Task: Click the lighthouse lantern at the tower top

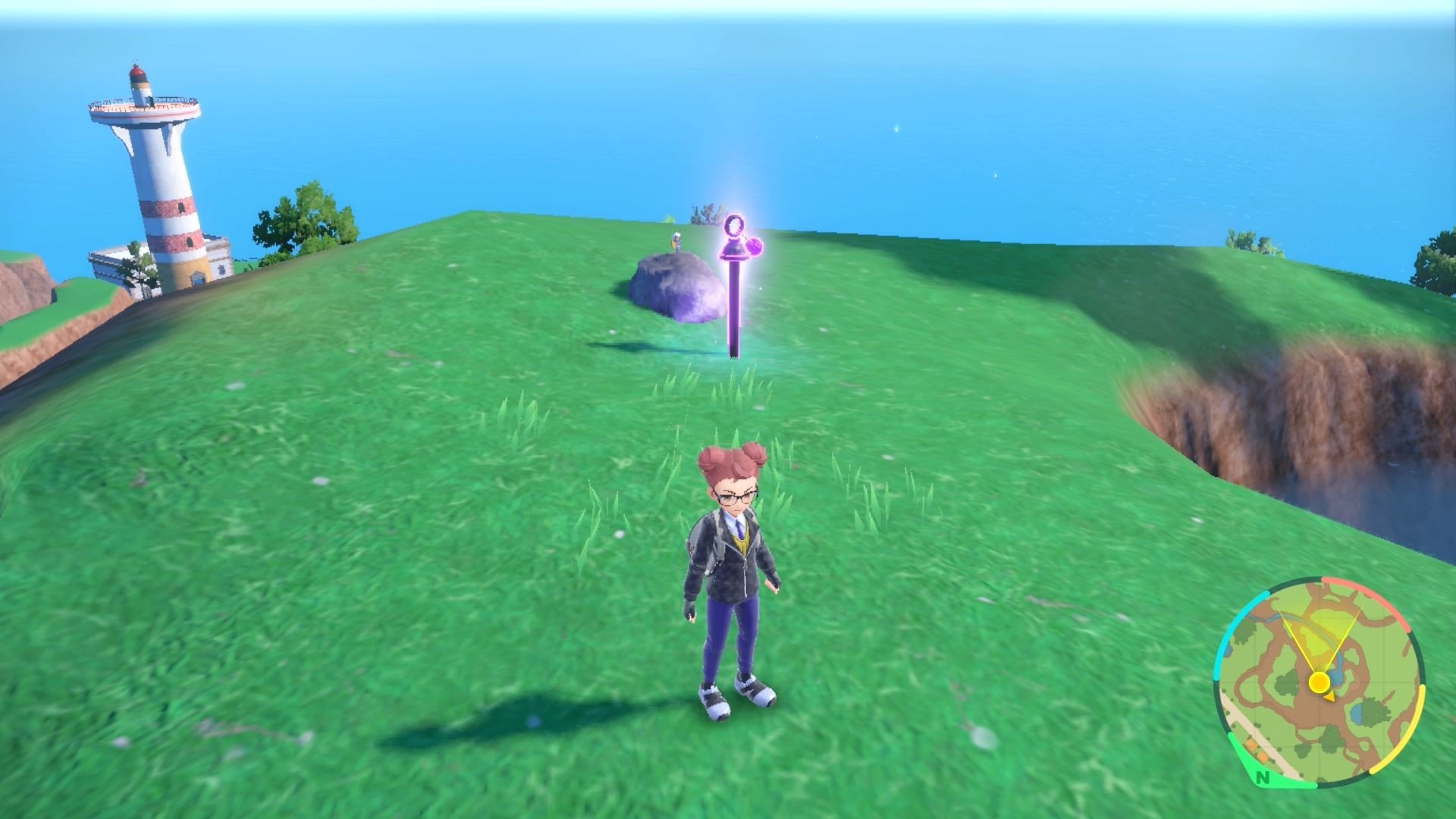Action: point(138,74)
